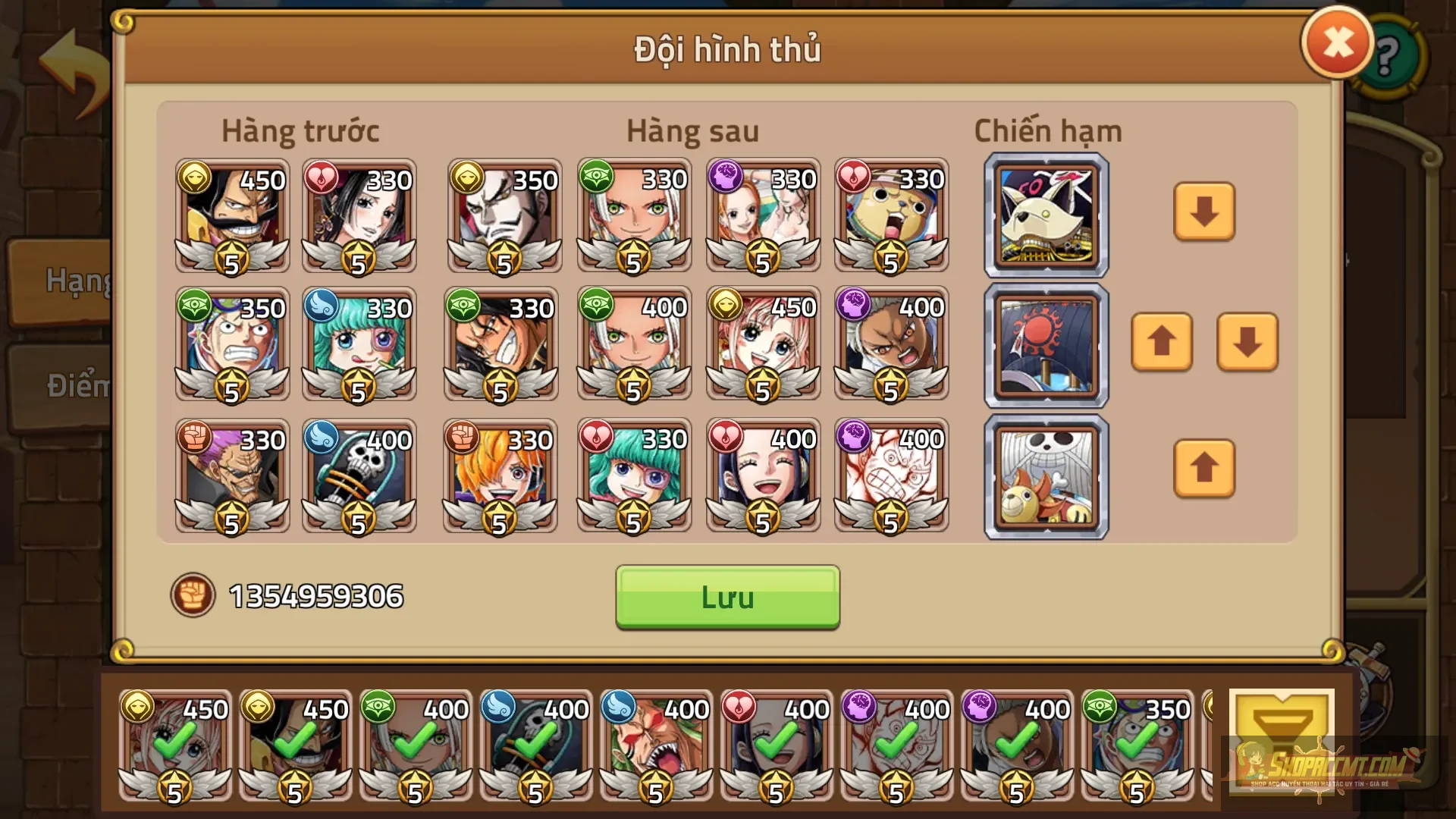This screenshot has height=819, width=1456.
Task: Click the yellow filter button at roster end
Action: 1282,743
